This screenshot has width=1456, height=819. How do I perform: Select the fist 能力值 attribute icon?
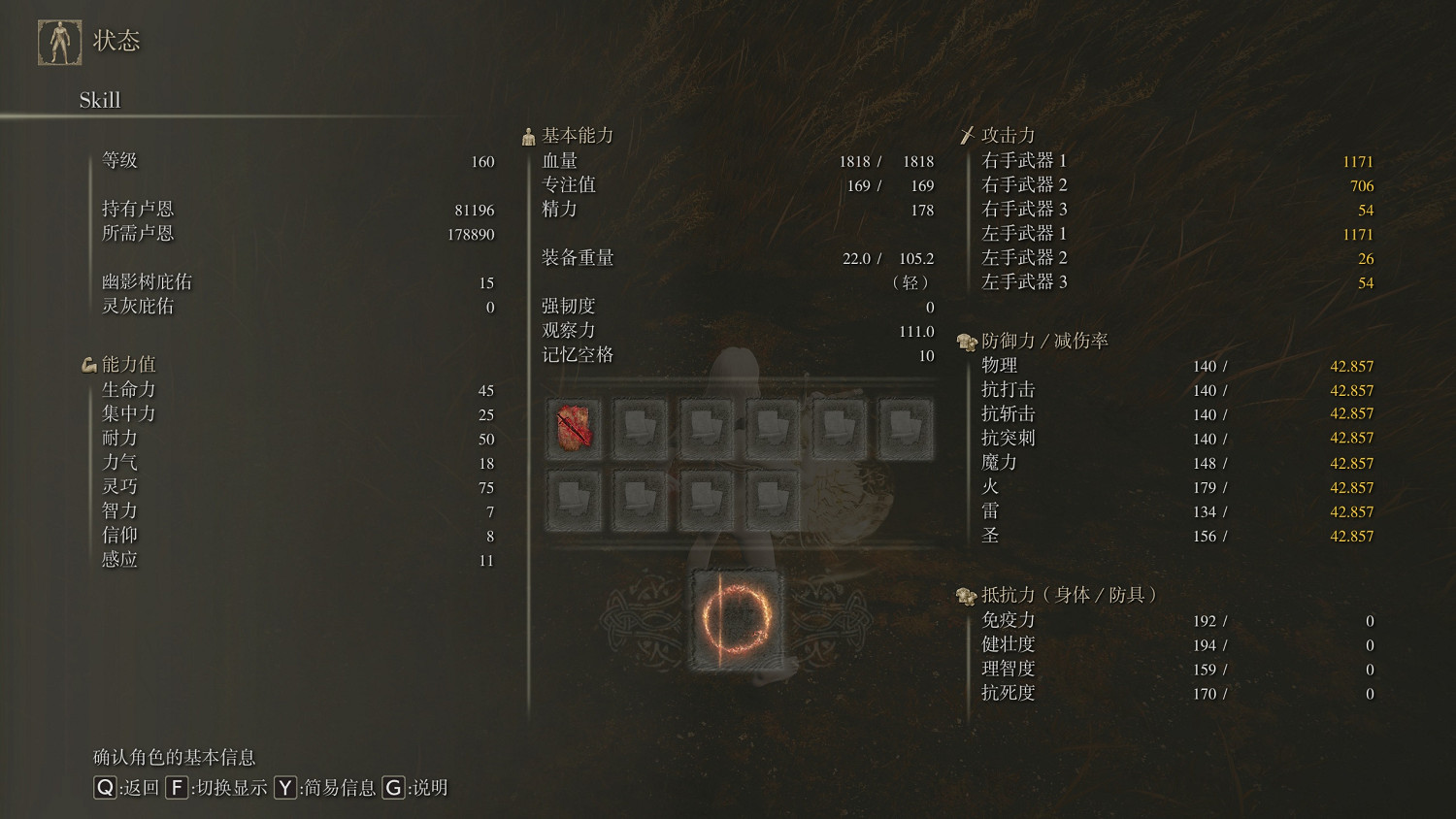89,364
